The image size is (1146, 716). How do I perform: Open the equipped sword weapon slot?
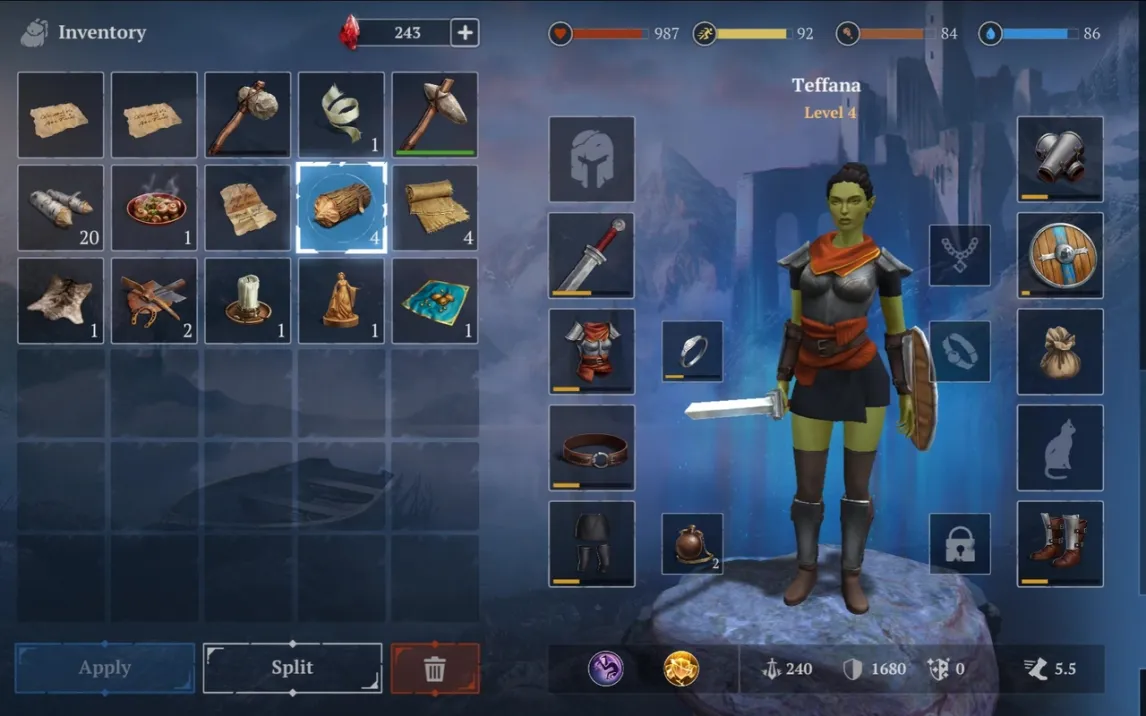[591, 255]
